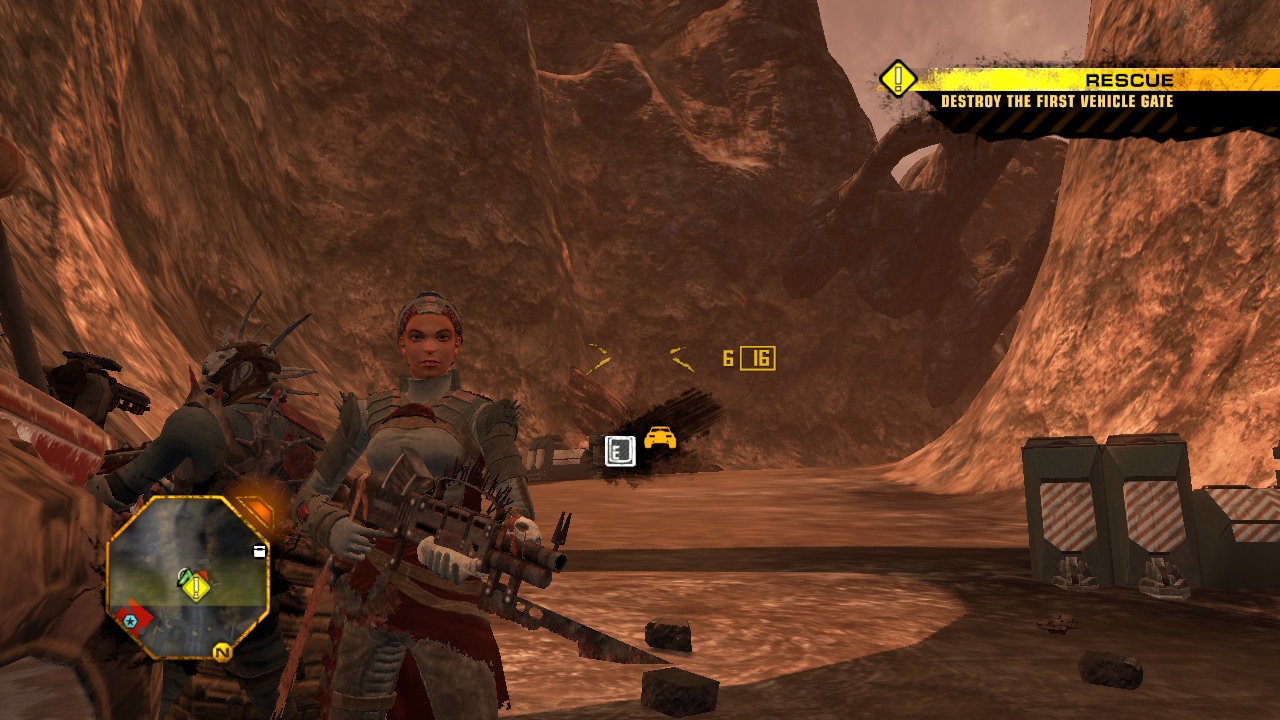Select the blue star marker on minimap
Screen dimensions: 1280x720
point(129,621)
